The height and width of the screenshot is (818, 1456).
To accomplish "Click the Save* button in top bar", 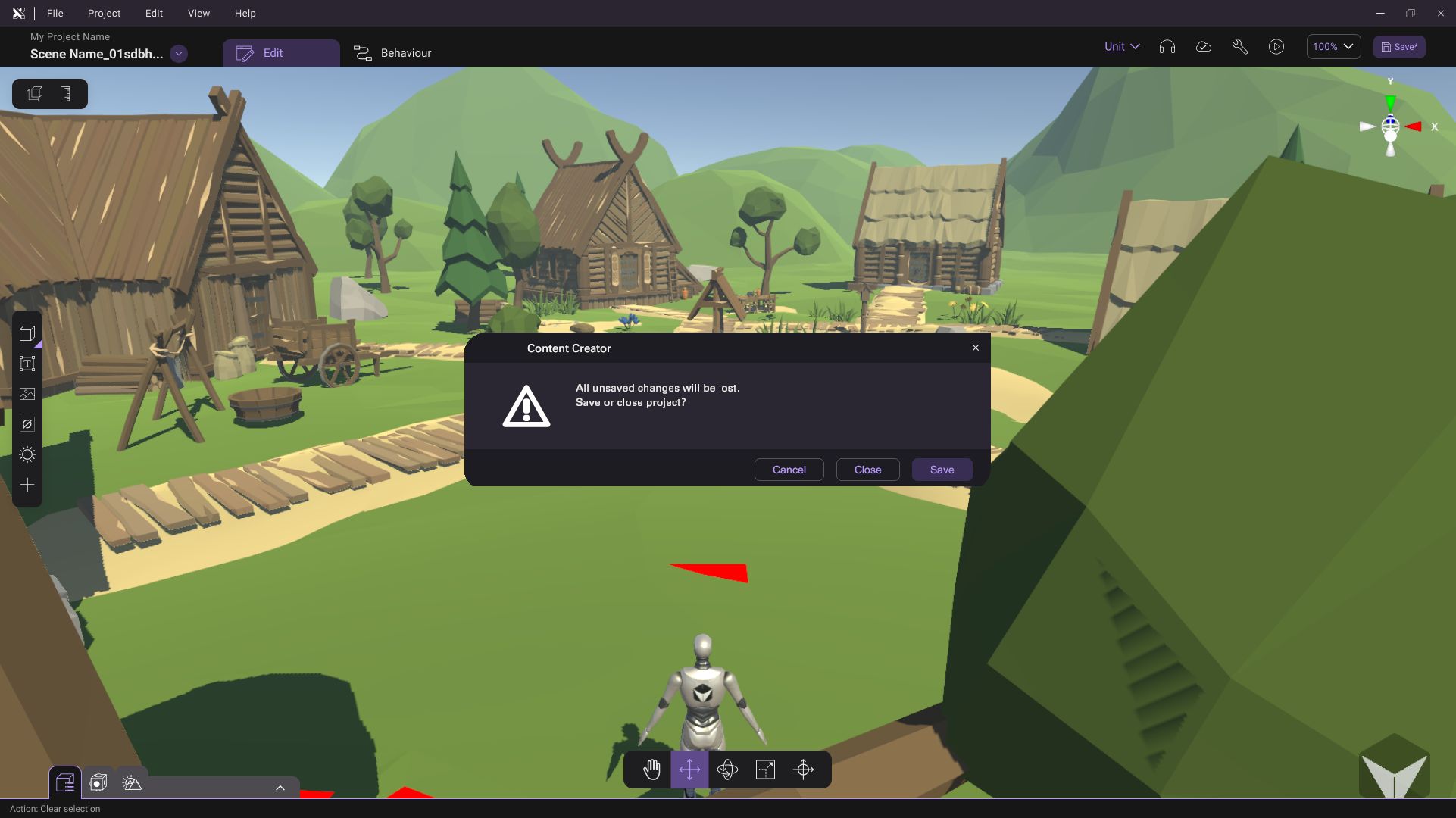I will tap(1399, 46).
